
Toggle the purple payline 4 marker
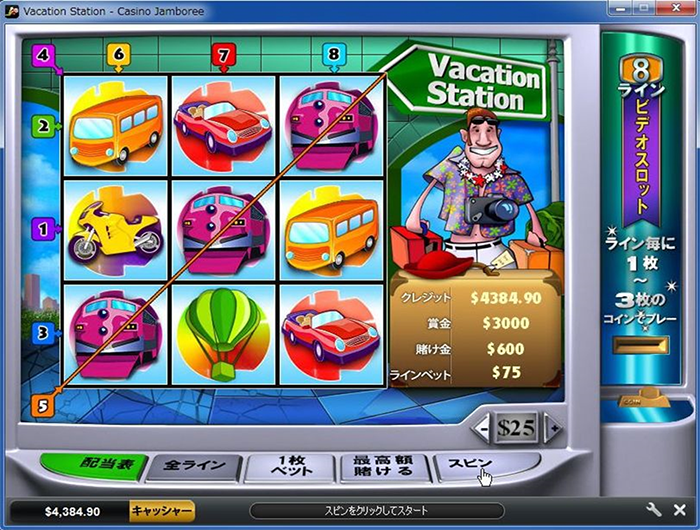coord(42,54)
